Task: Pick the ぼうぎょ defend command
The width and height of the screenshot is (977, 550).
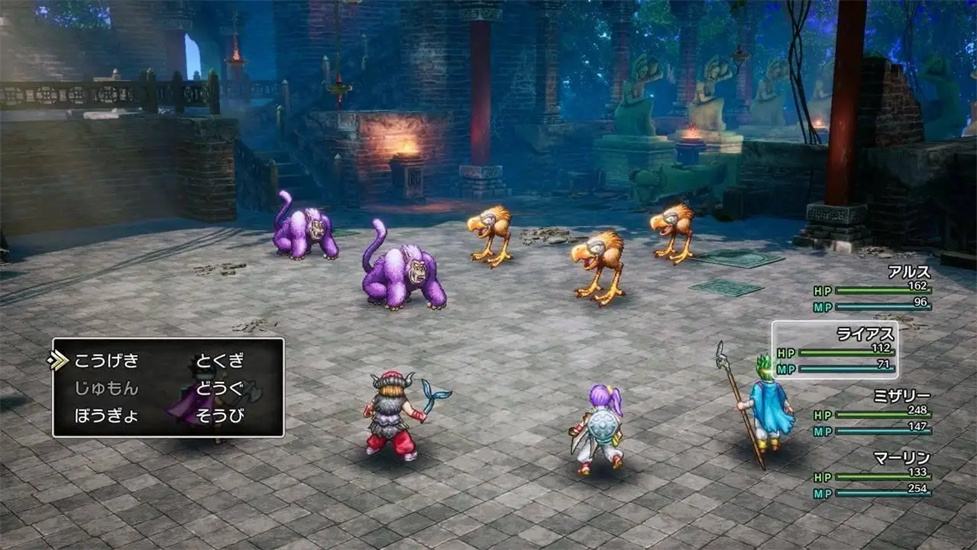Action: 107,415
